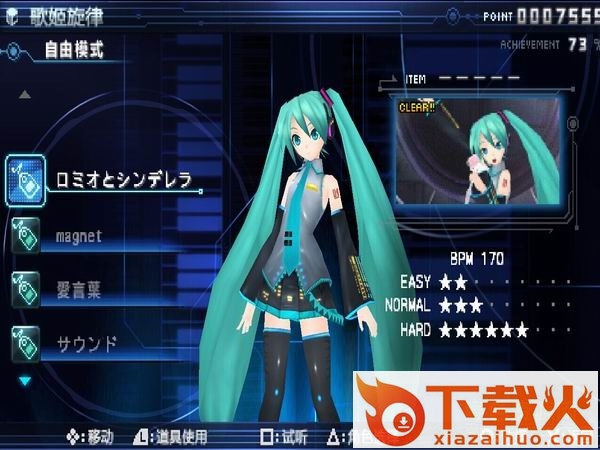Click the magnet song's tag icon
Image resolution: width=600 pixels, height=450 pixels.
click(x=26, y=236)
